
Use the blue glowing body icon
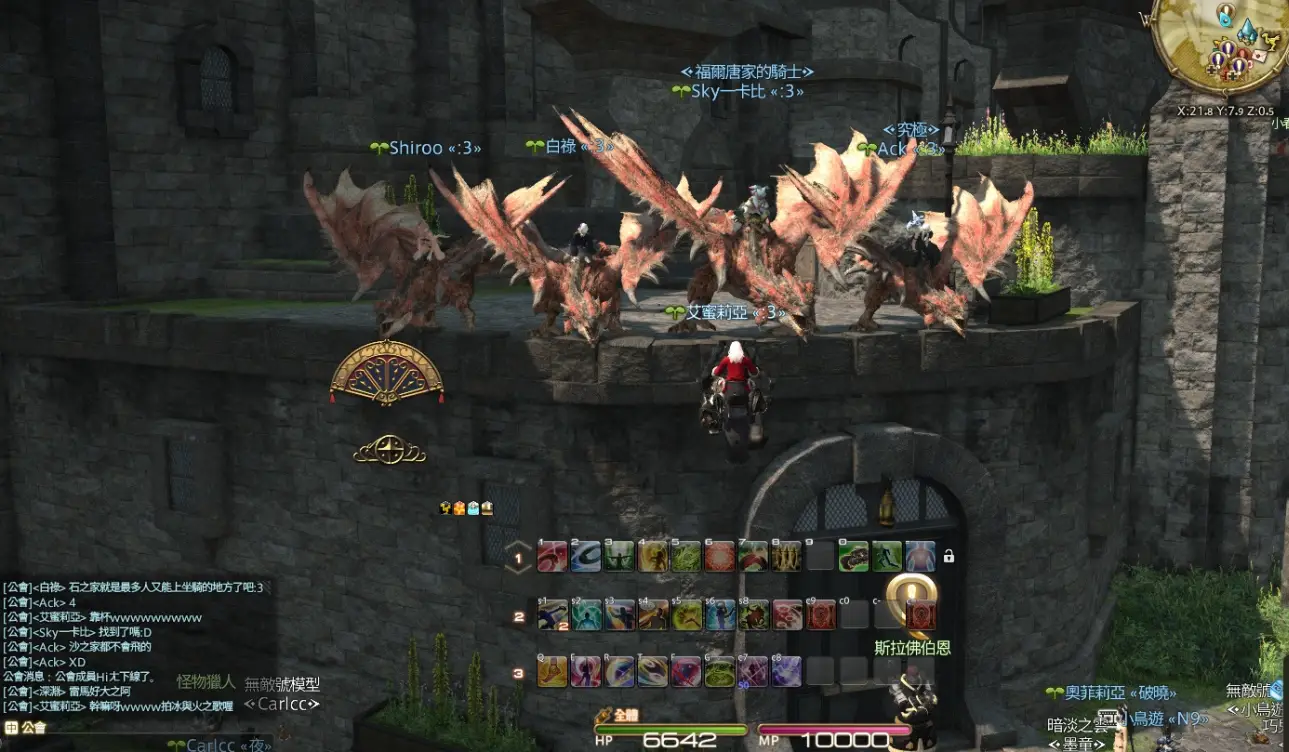[x=920, y=557]
